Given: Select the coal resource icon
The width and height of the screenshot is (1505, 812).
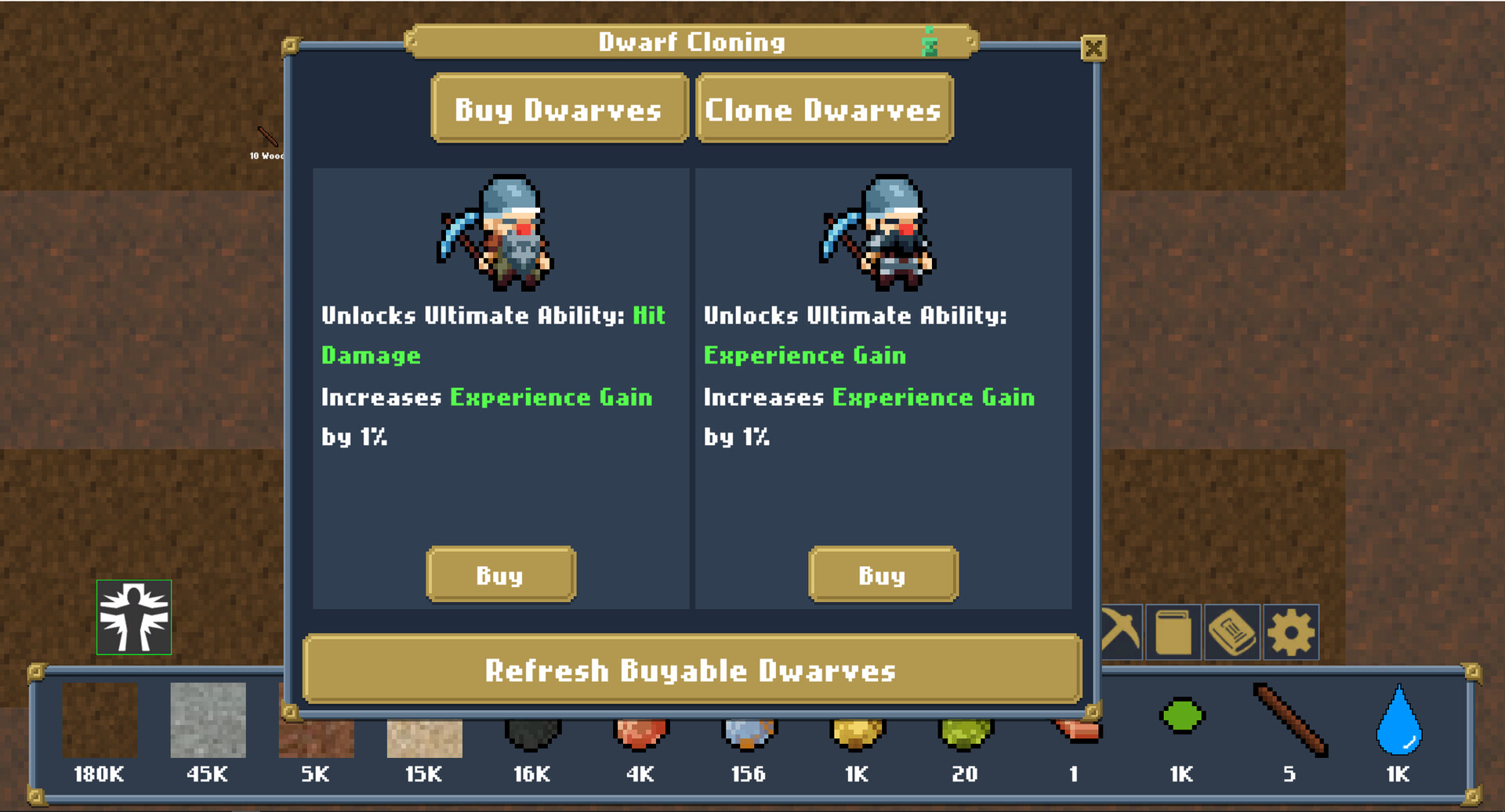Looking at the screenshot, I should click(x=533, y=733).
